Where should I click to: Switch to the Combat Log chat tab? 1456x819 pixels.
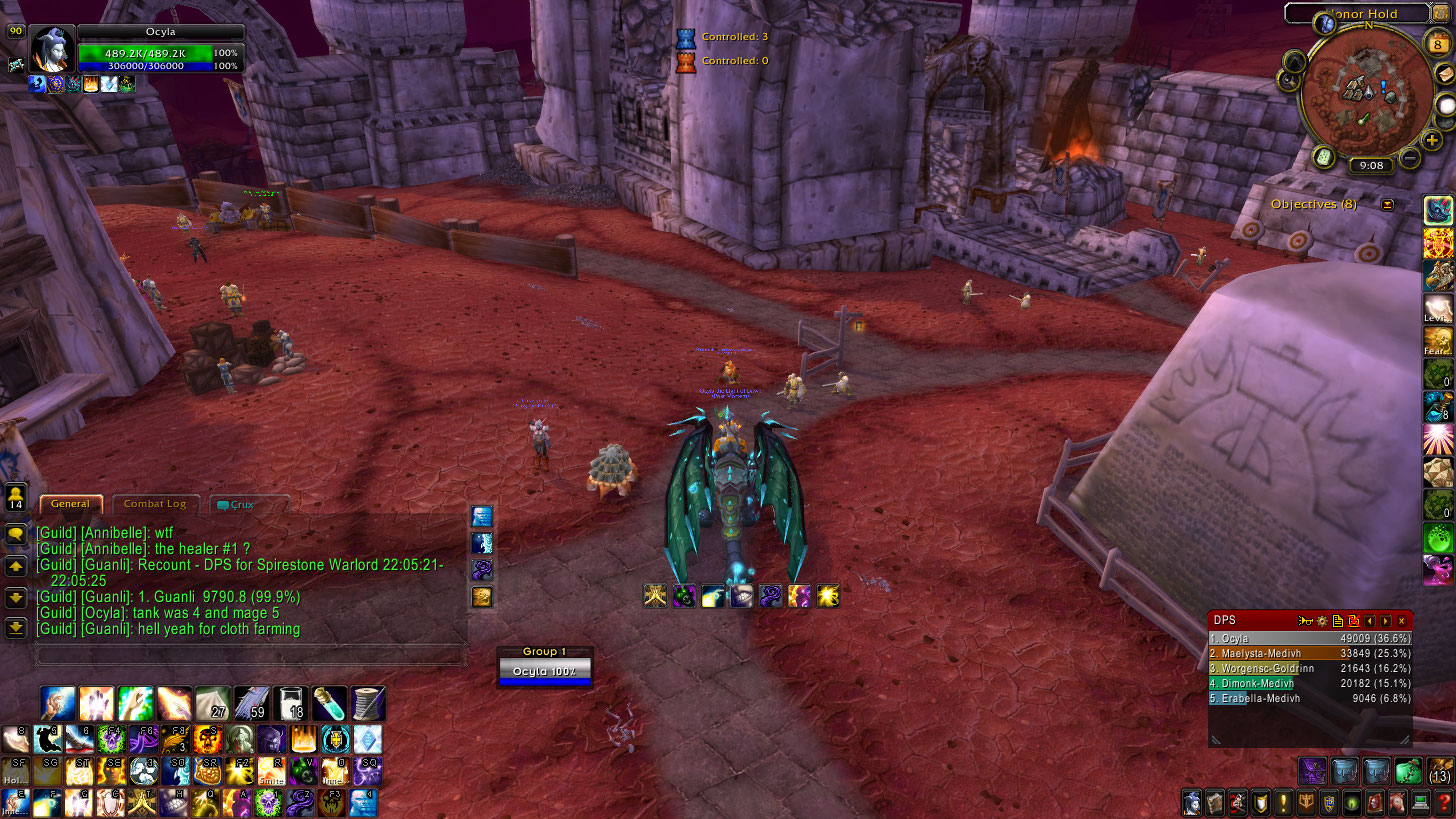click(x=155, y=504)
